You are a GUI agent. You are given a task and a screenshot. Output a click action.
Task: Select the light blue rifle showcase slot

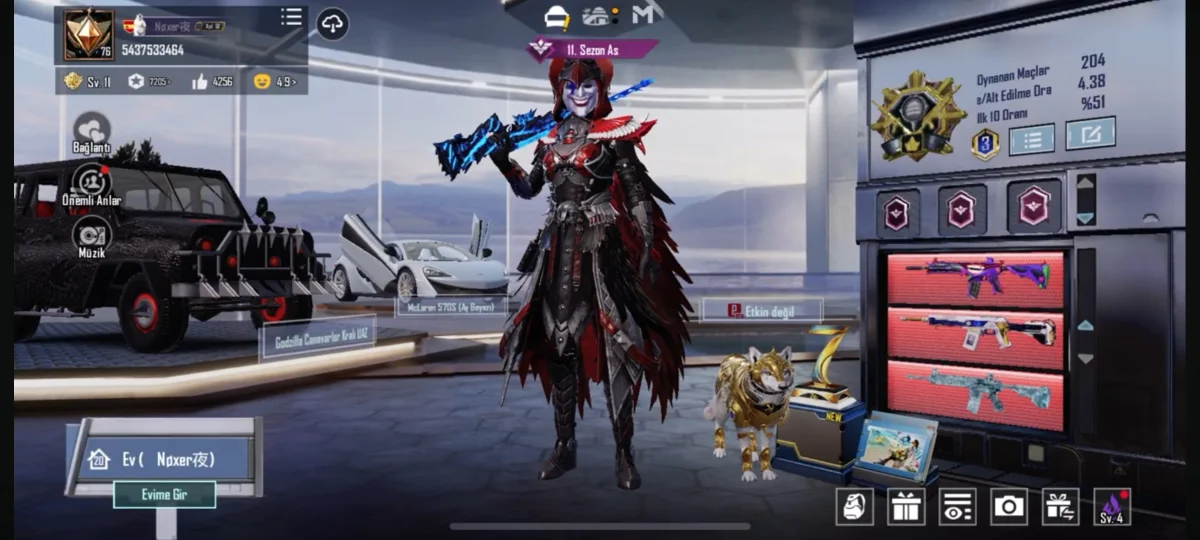pyautogui.click(x=976, y=393)
